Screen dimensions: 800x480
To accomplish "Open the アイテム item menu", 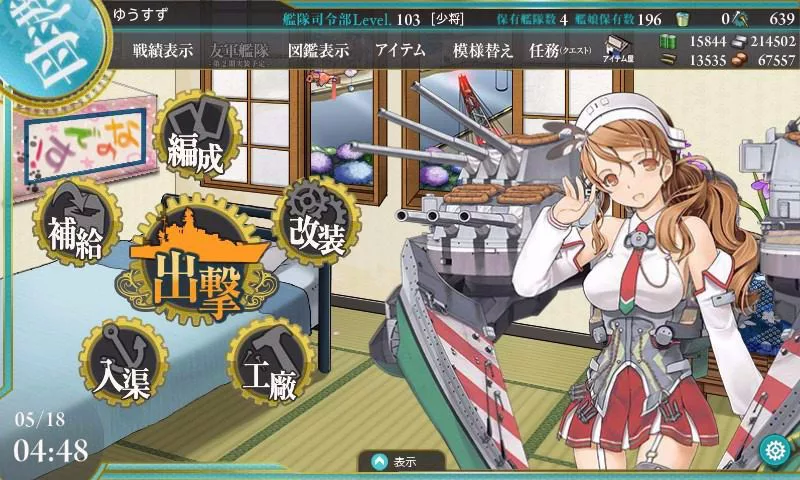I will (400, 51).
